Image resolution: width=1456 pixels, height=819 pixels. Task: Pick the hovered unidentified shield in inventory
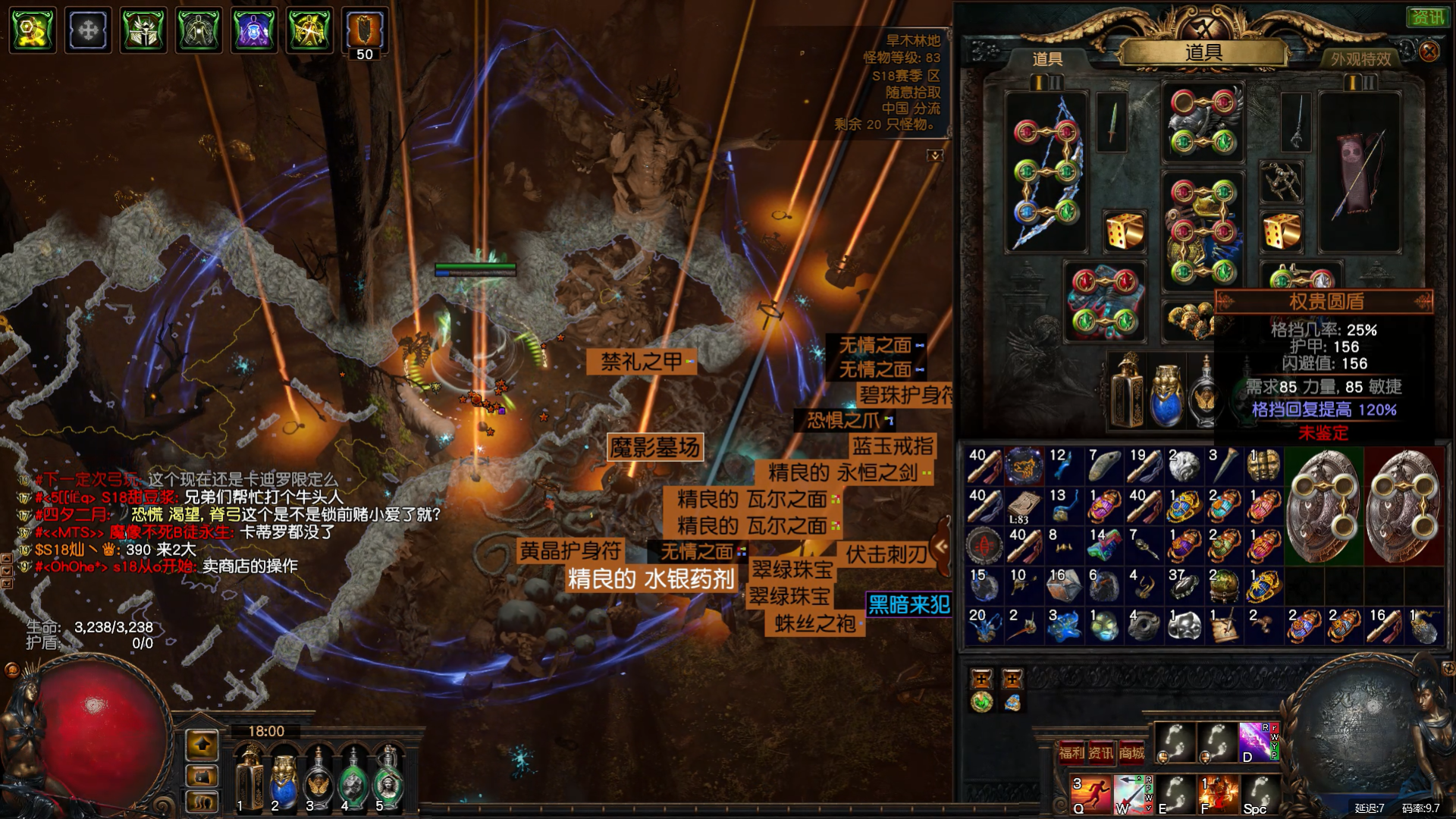[1323, 505]
